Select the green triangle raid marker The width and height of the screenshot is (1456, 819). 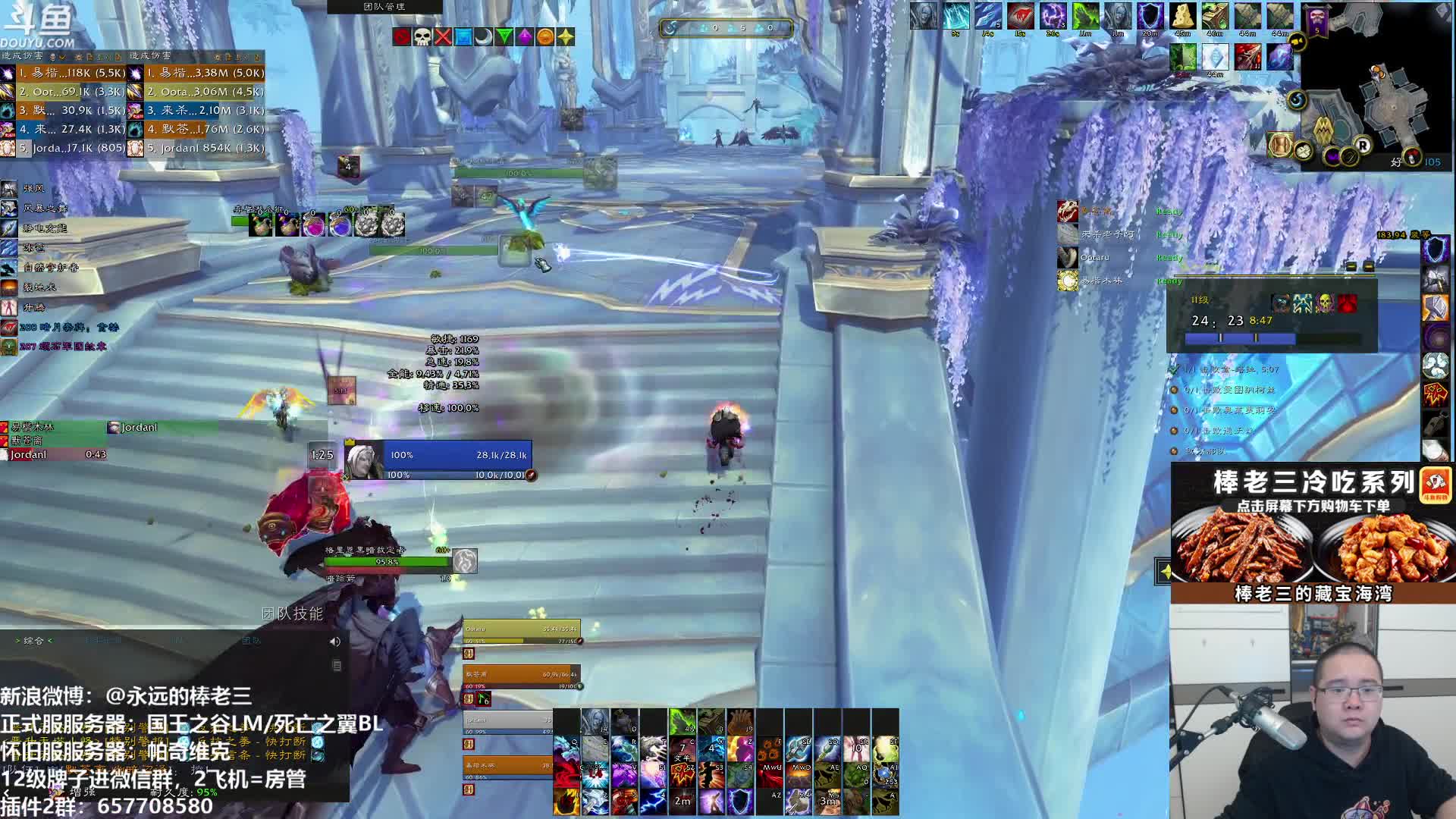[504, 36]
